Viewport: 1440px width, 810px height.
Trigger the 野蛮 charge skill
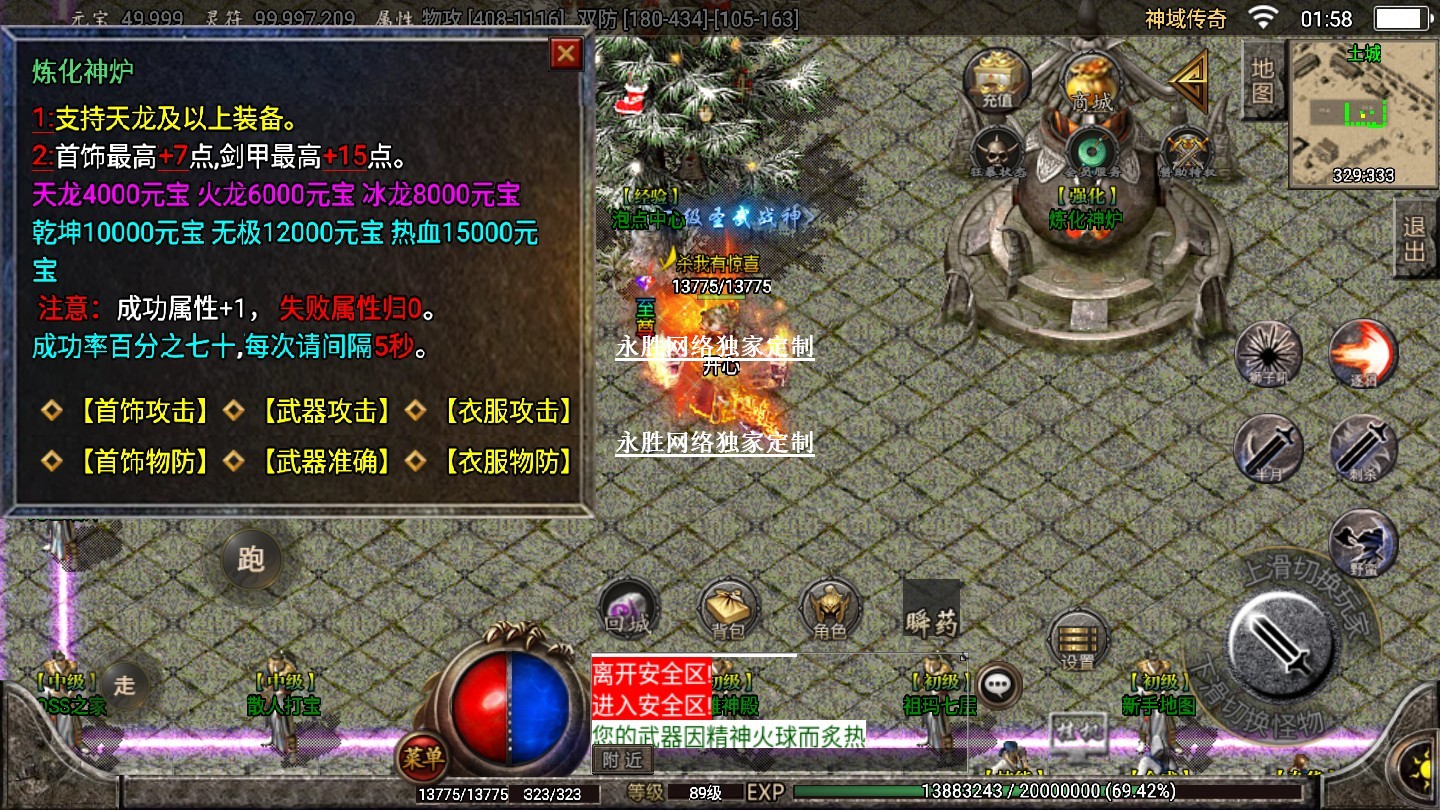tap(1363, 542)
